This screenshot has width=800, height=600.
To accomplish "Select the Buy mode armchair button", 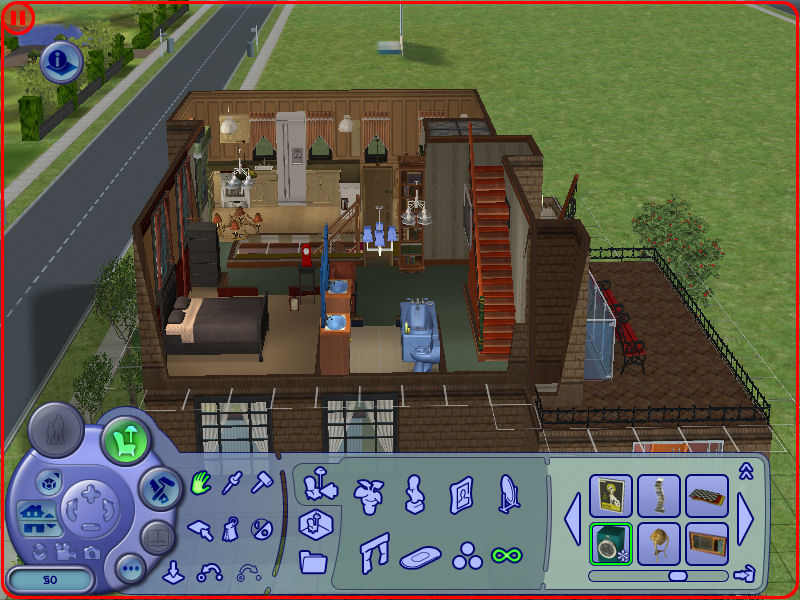I will pyautogui.click(x=125, y=438).
